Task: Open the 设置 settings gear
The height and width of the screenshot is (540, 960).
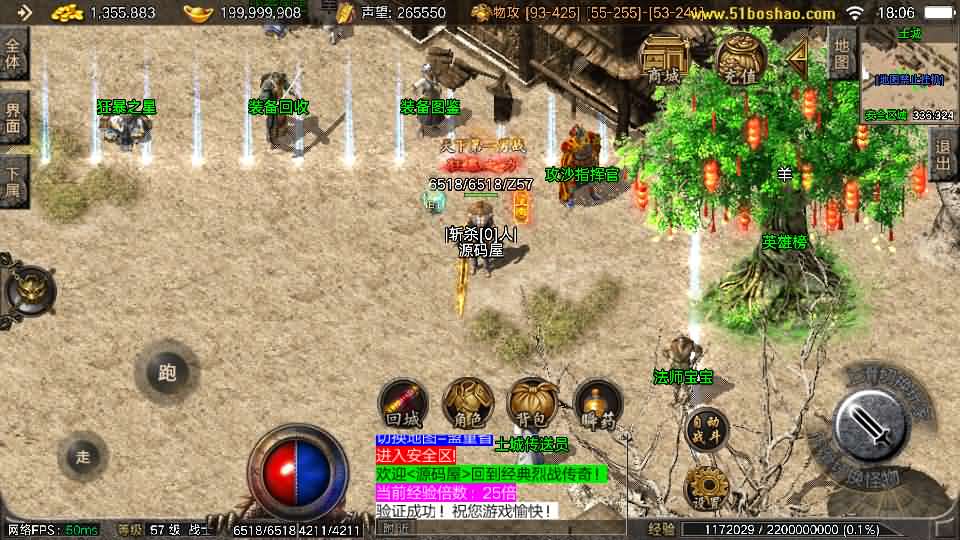Action: (x=706, y=489)
